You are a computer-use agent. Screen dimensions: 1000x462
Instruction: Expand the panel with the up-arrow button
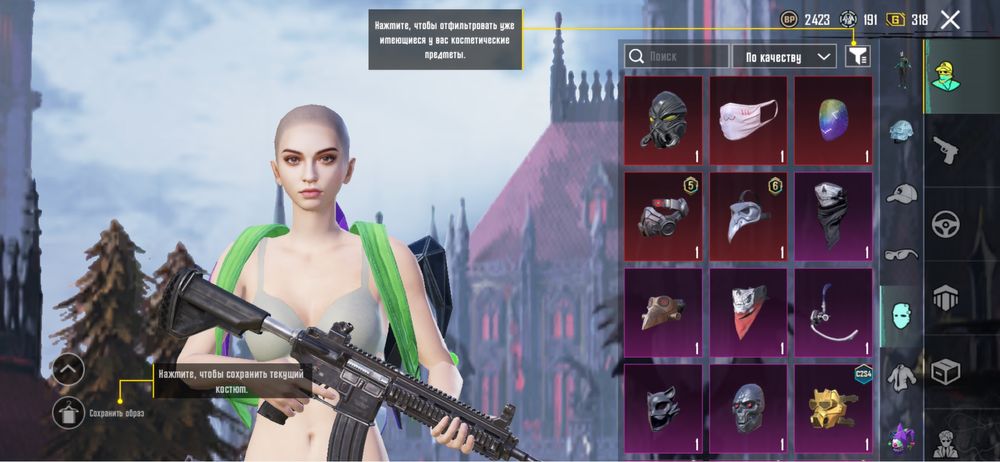tap(67, 369)
